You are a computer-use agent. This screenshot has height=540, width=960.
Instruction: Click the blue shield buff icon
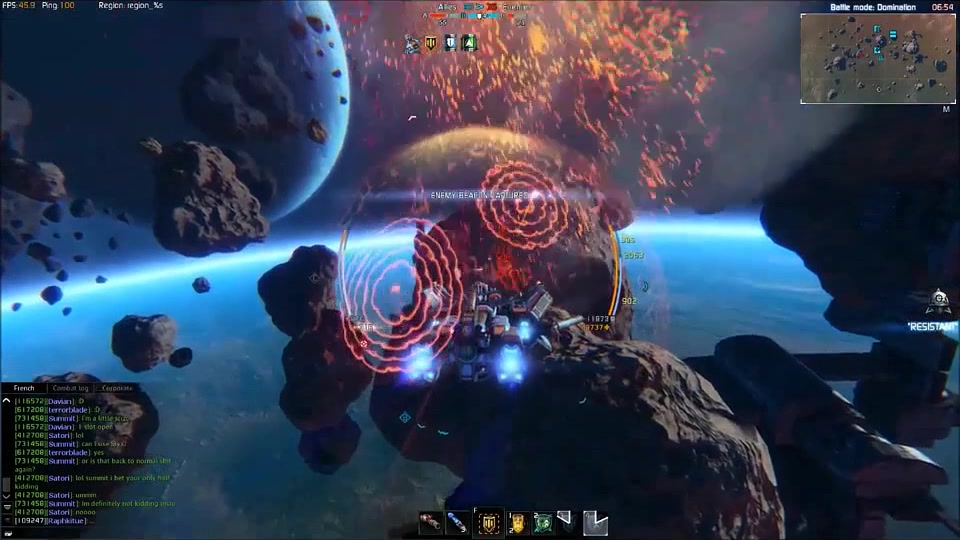point(450,43)
